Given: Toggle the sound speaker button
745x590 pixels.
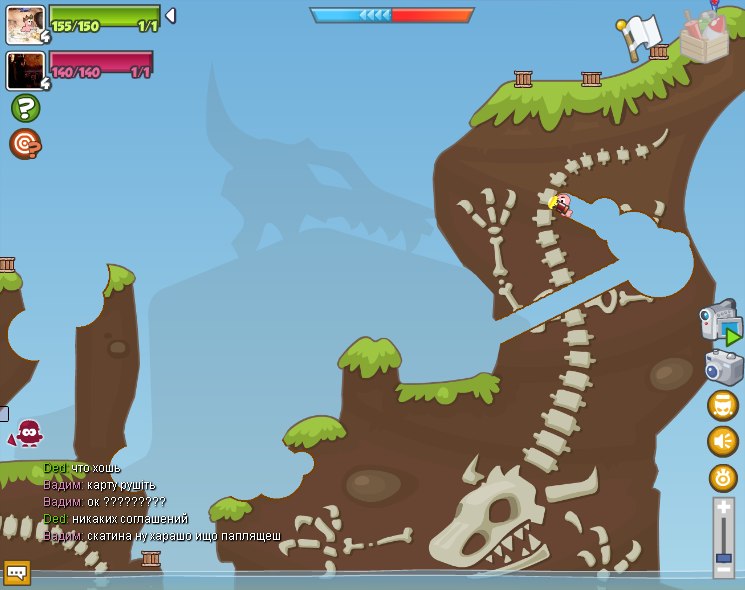Looking at the screenshot, I should 722,441.
